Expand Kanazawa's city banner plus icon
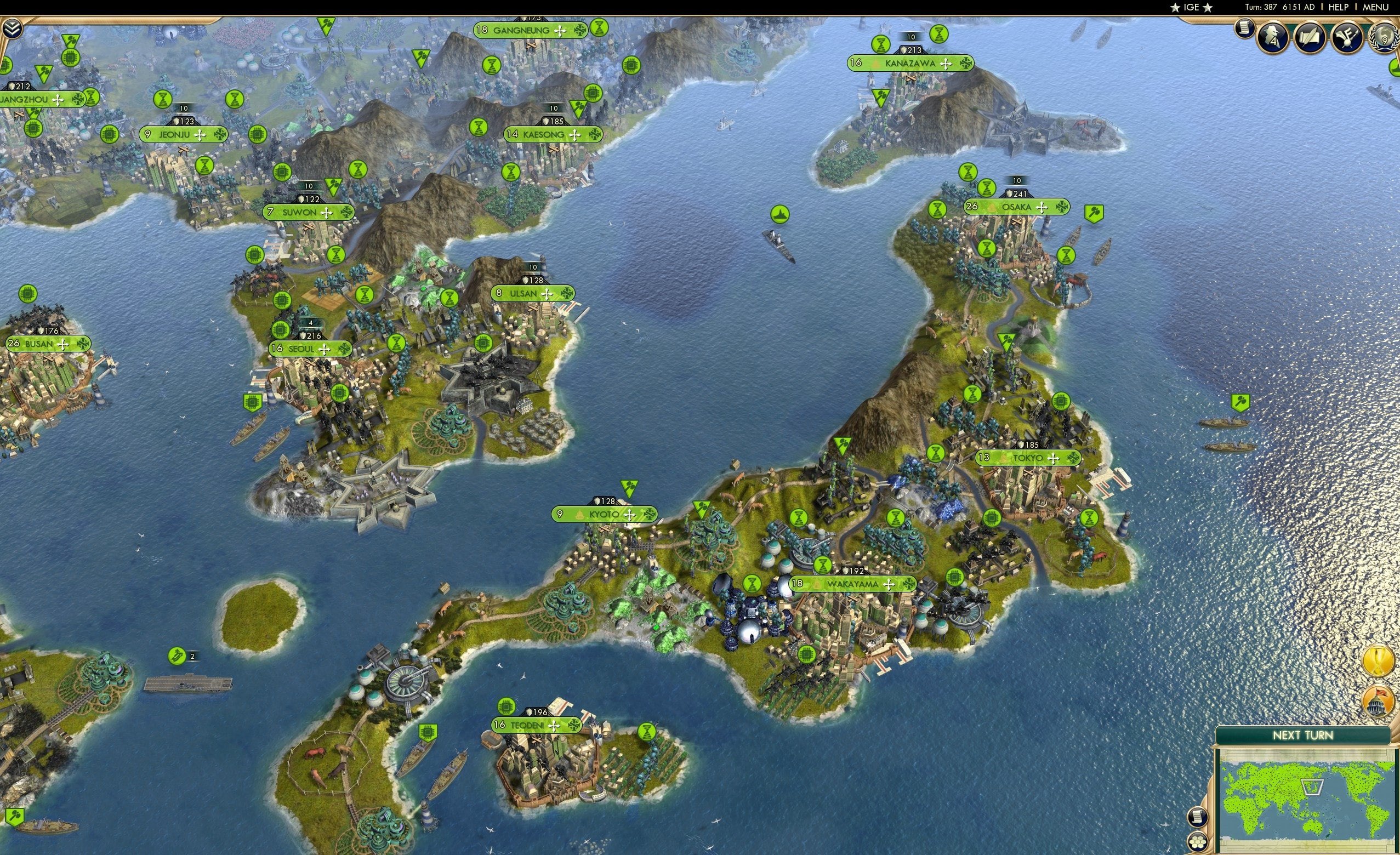 coord(947,64)
